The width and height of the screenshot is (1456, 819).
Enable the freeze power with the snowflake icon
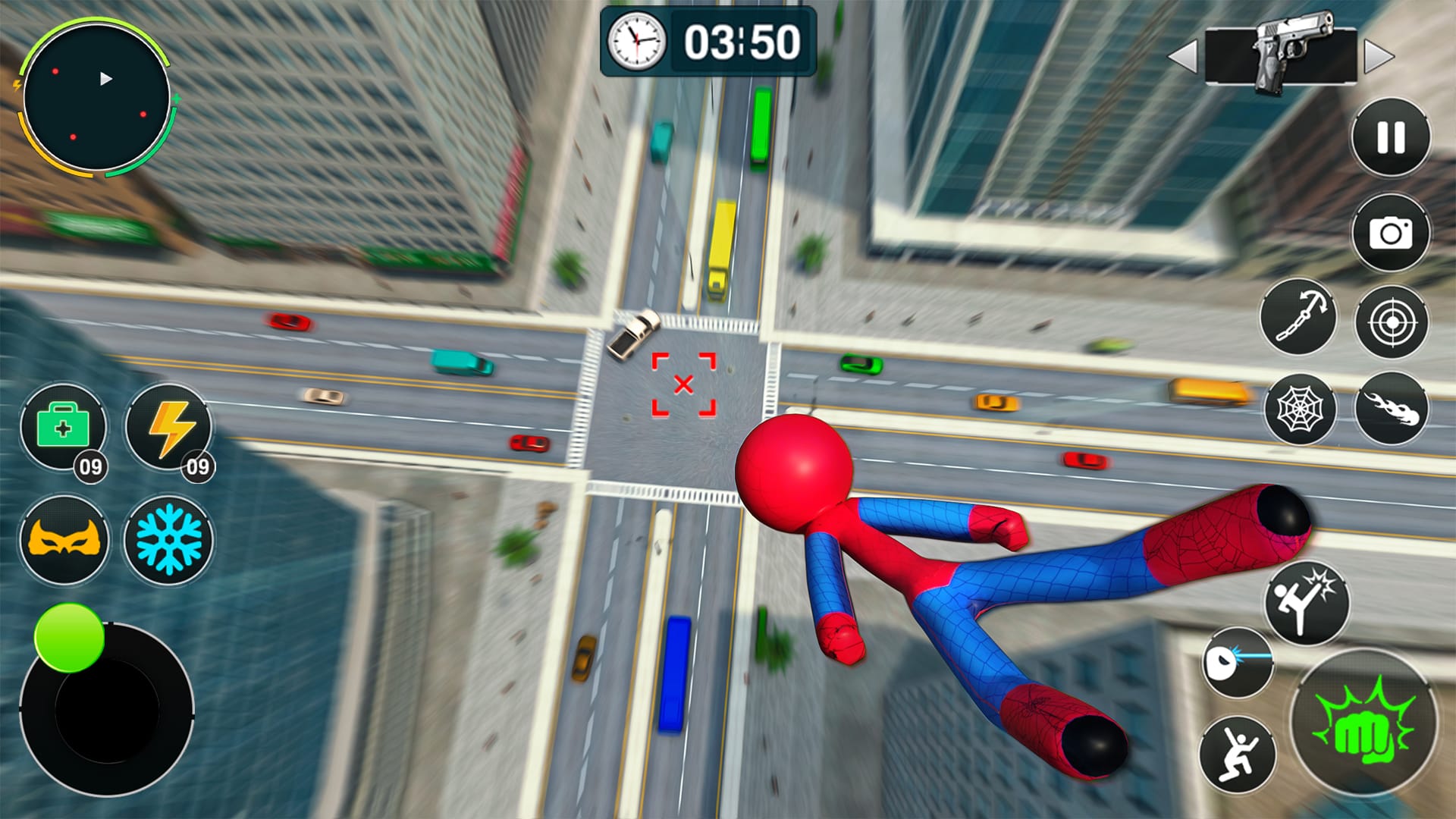tap(168, 540)
